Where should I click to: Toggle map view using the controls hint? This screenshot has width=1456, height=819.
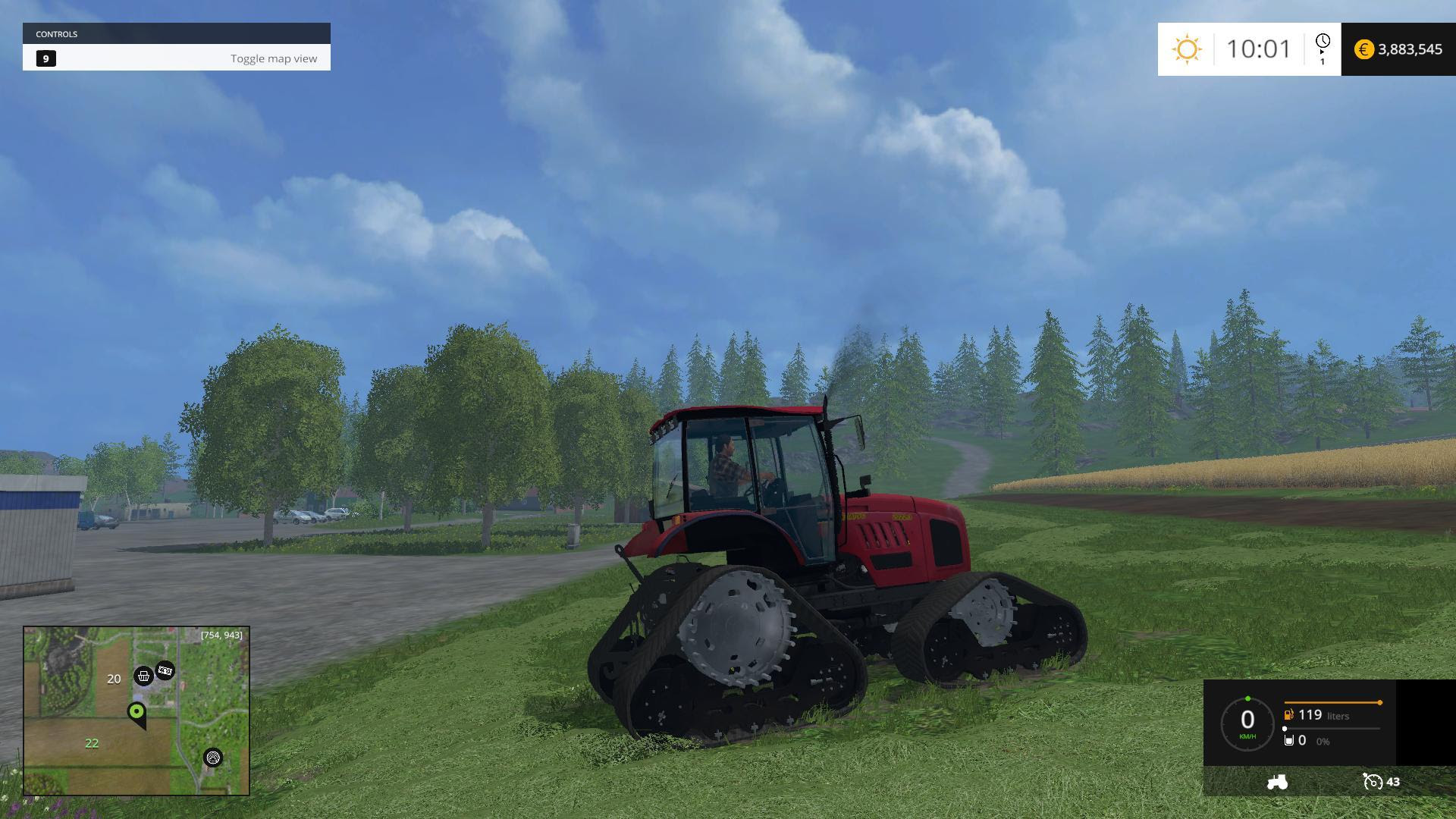[x=274, y=58]
